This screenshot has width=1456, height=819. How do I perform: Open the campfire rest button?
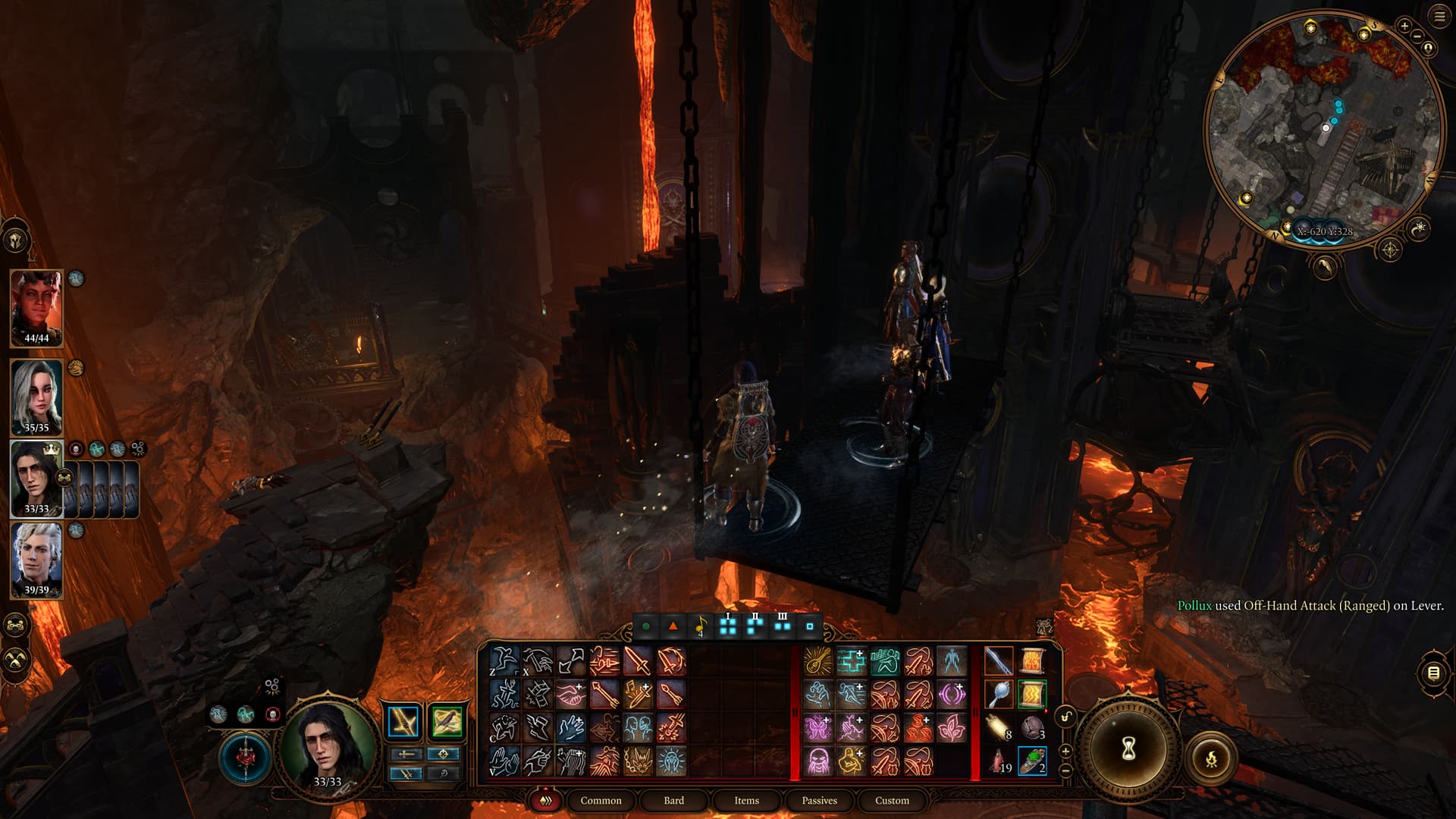pyautogui.click(x=1211, y=757)
